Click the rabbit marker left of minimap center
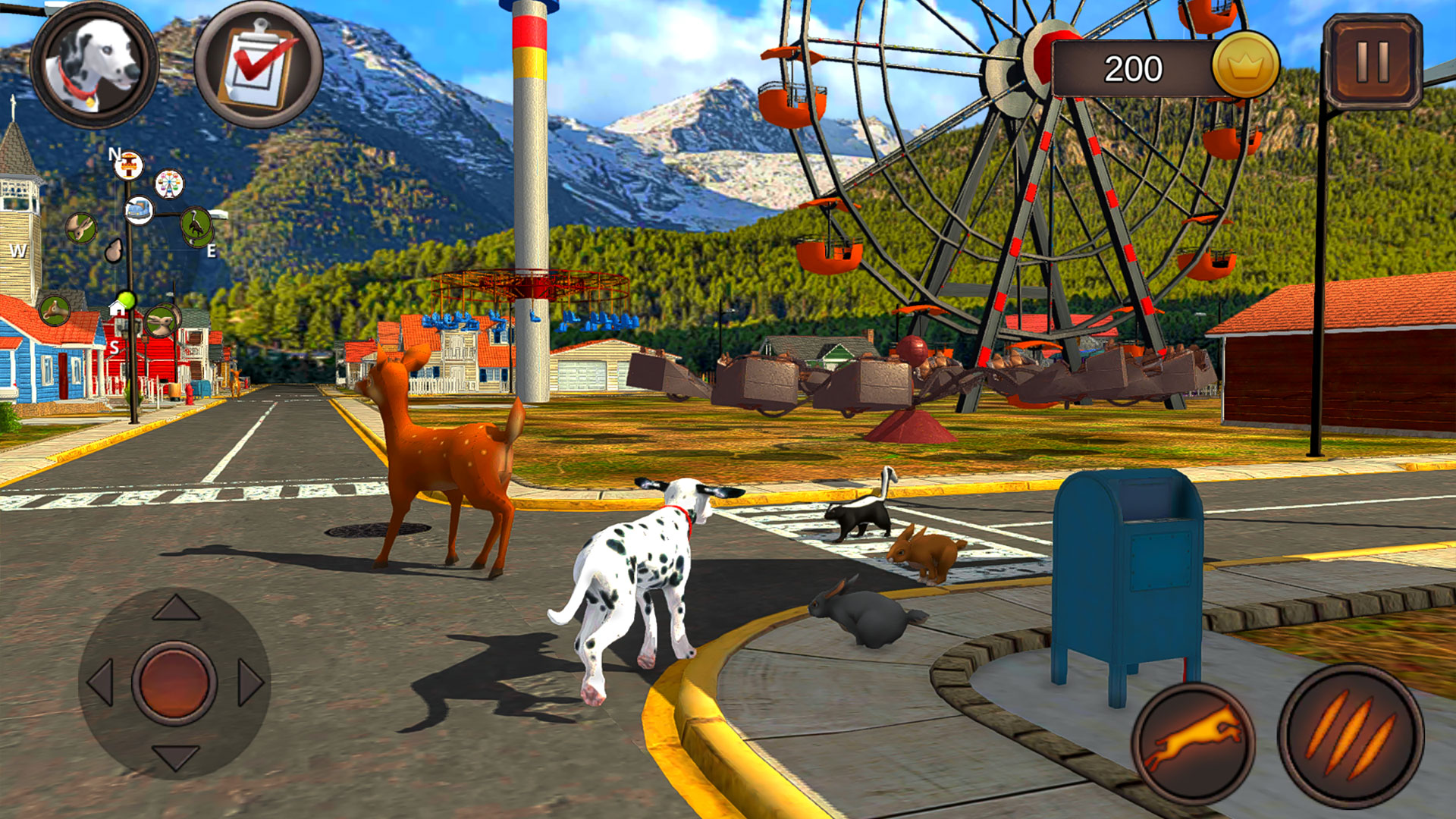 pyautogui.click(x=80, y=229)
